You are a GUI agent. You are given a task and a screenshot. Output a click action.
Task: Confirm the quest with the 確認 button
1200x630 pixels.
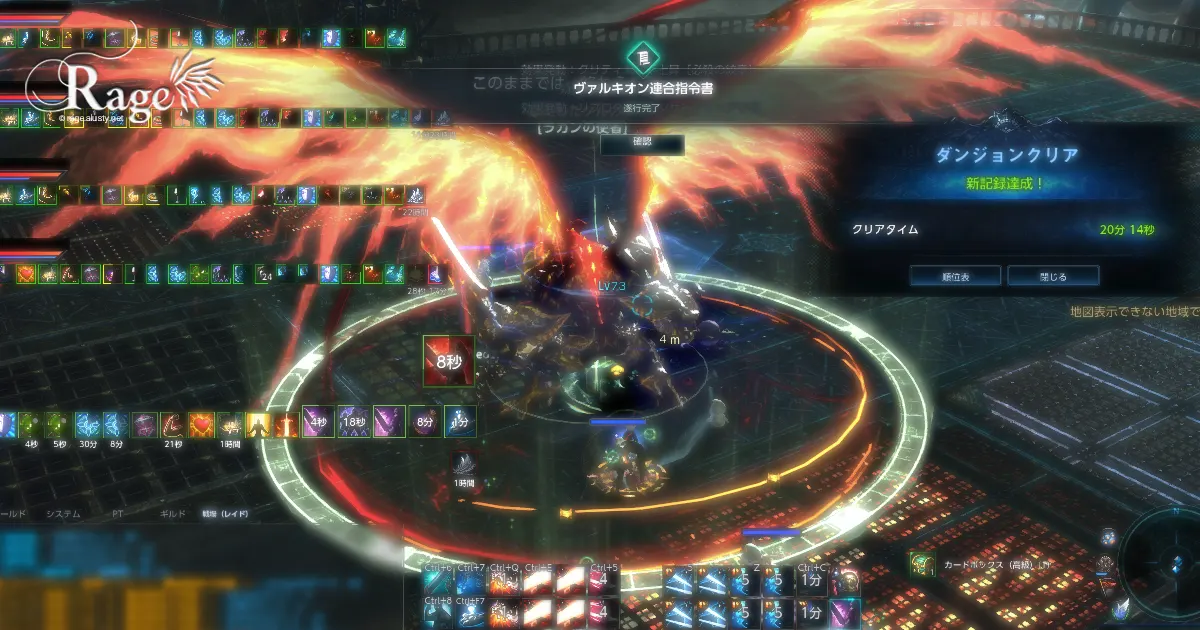(642, 146)
